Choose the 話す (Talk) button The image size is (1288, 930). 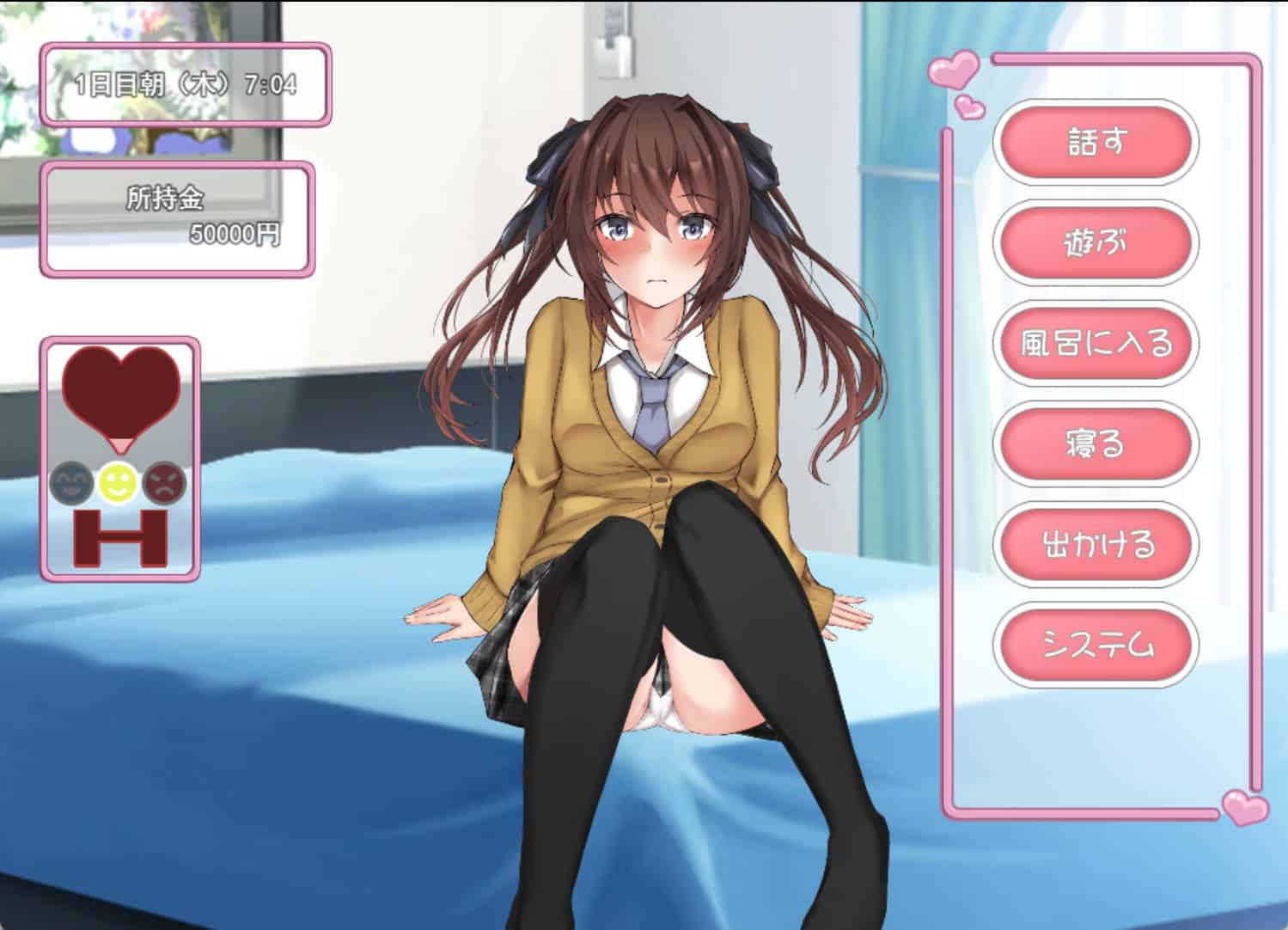click(1096, 142)
